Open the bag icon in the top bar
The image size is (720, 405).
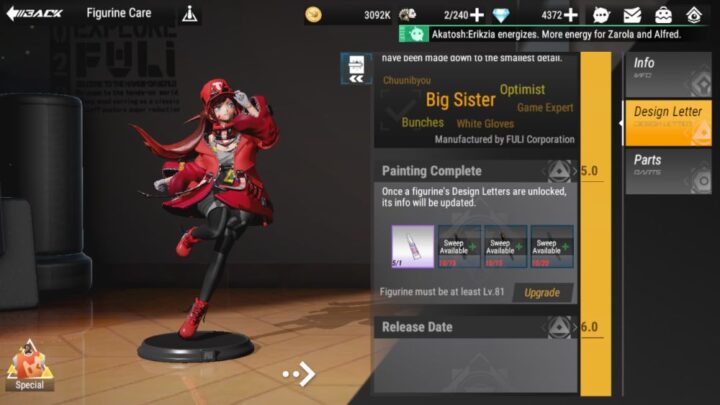663,15
